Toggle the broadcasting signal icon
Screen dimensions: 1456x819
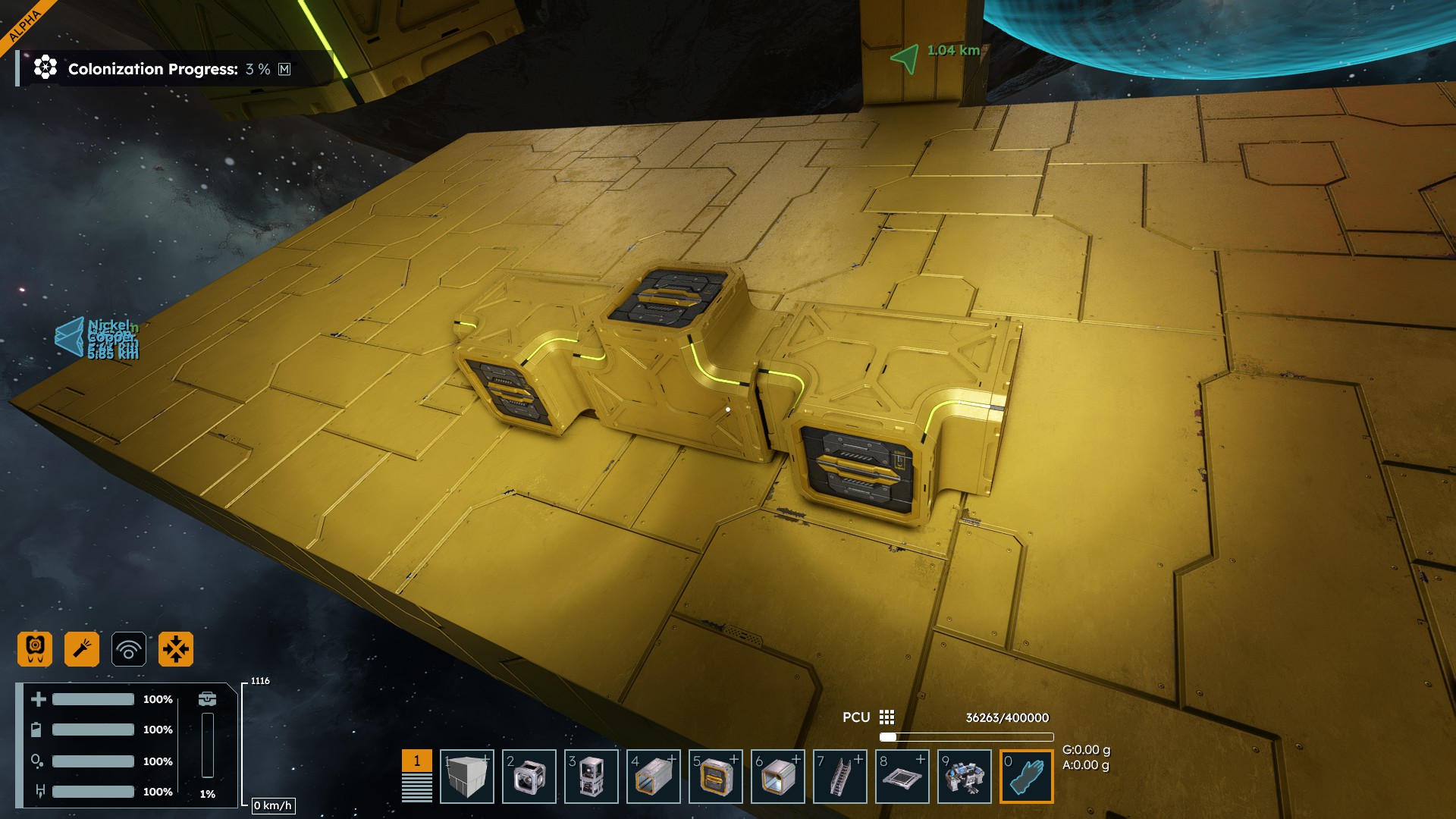click(x=129, y=649)
